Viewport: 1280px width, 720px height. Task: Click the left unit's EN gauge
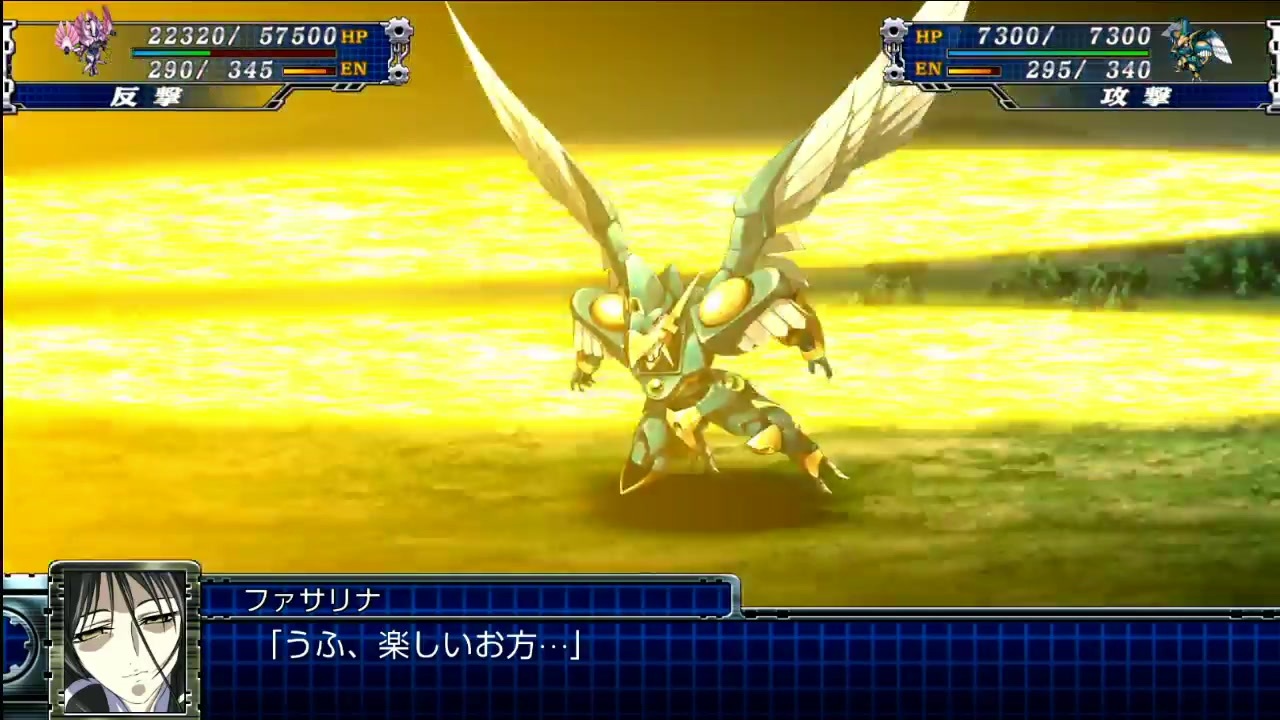310,71
